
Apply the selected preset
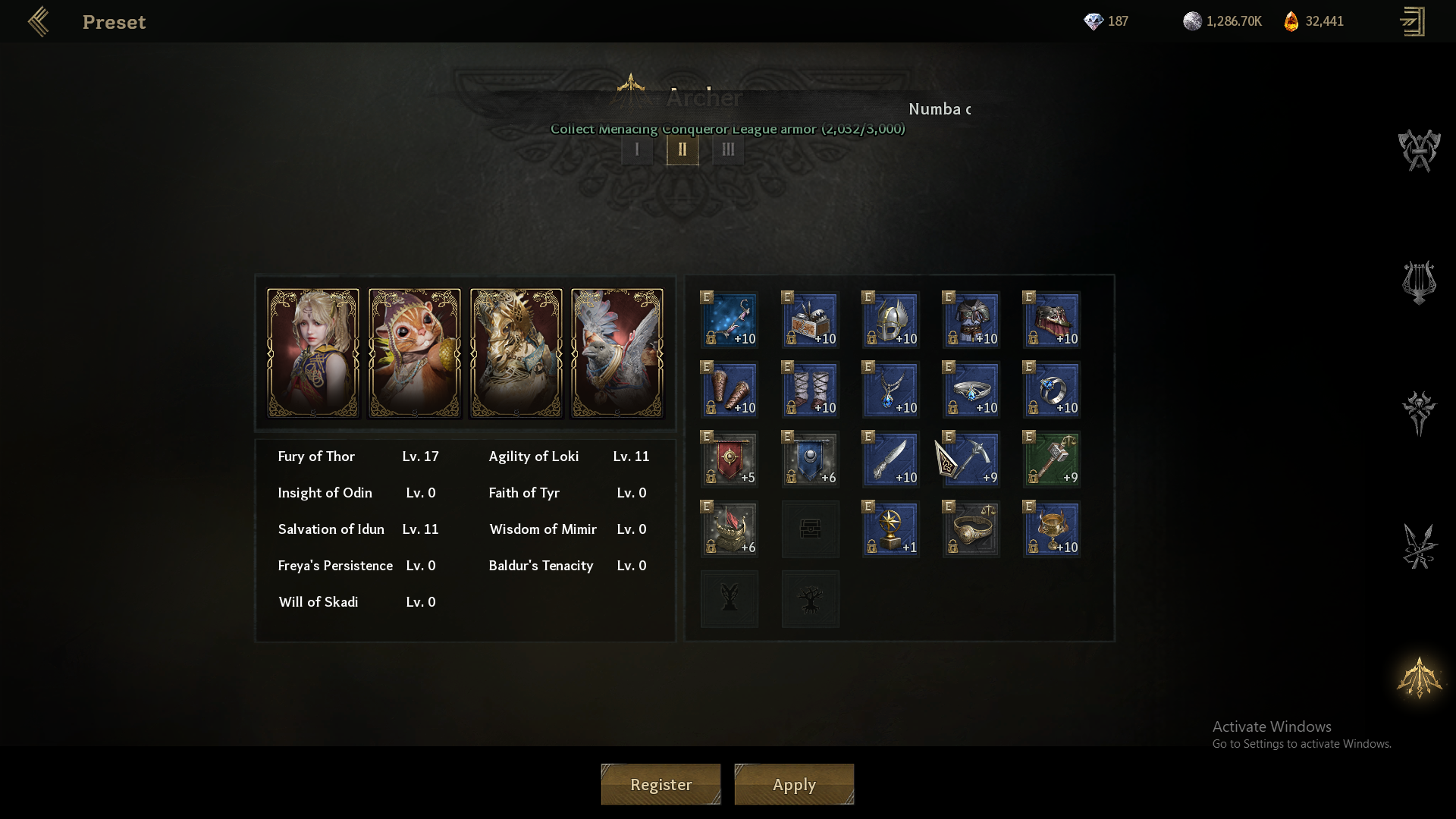[x=794, y=784]
